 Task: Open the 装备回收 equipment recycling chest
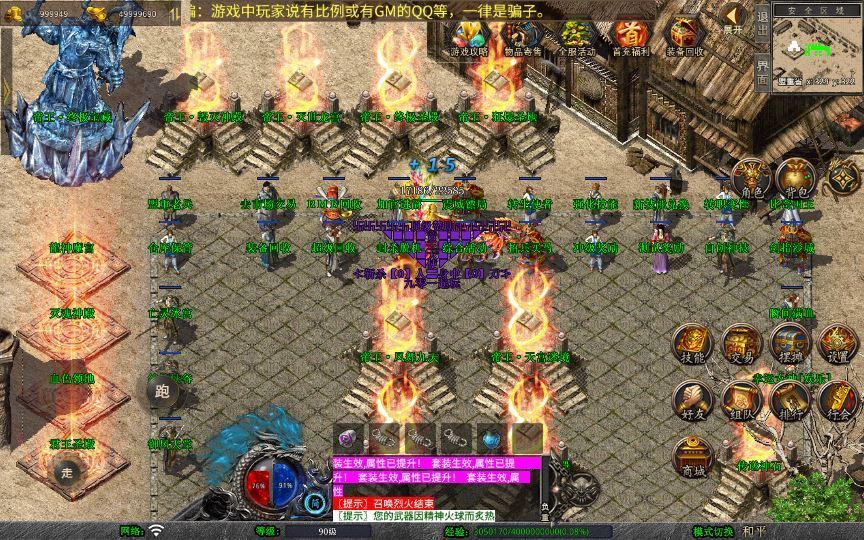[684, 37]
